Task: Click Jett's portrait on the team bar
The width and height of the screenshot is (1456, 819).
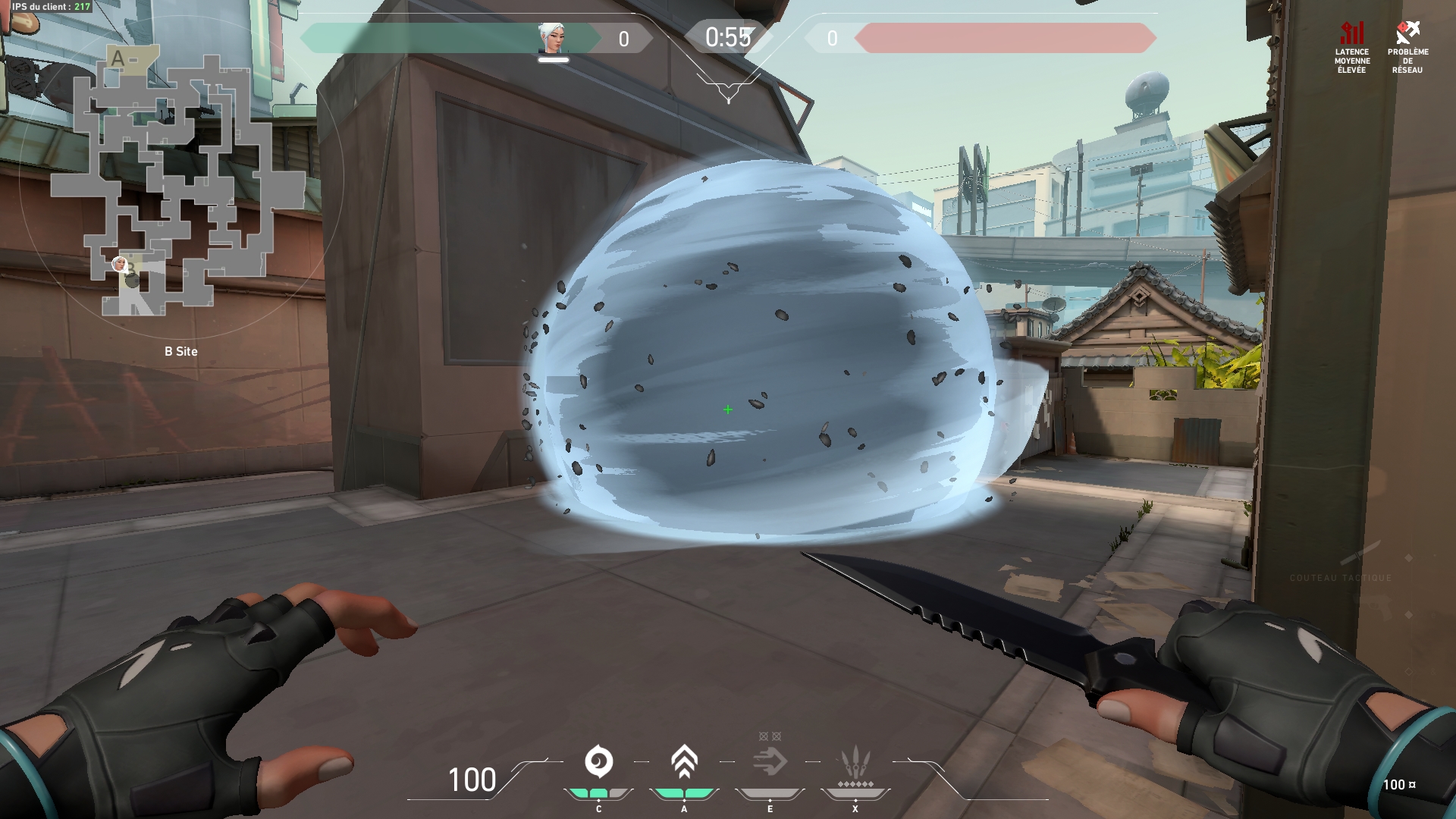Action: (552, 38)
